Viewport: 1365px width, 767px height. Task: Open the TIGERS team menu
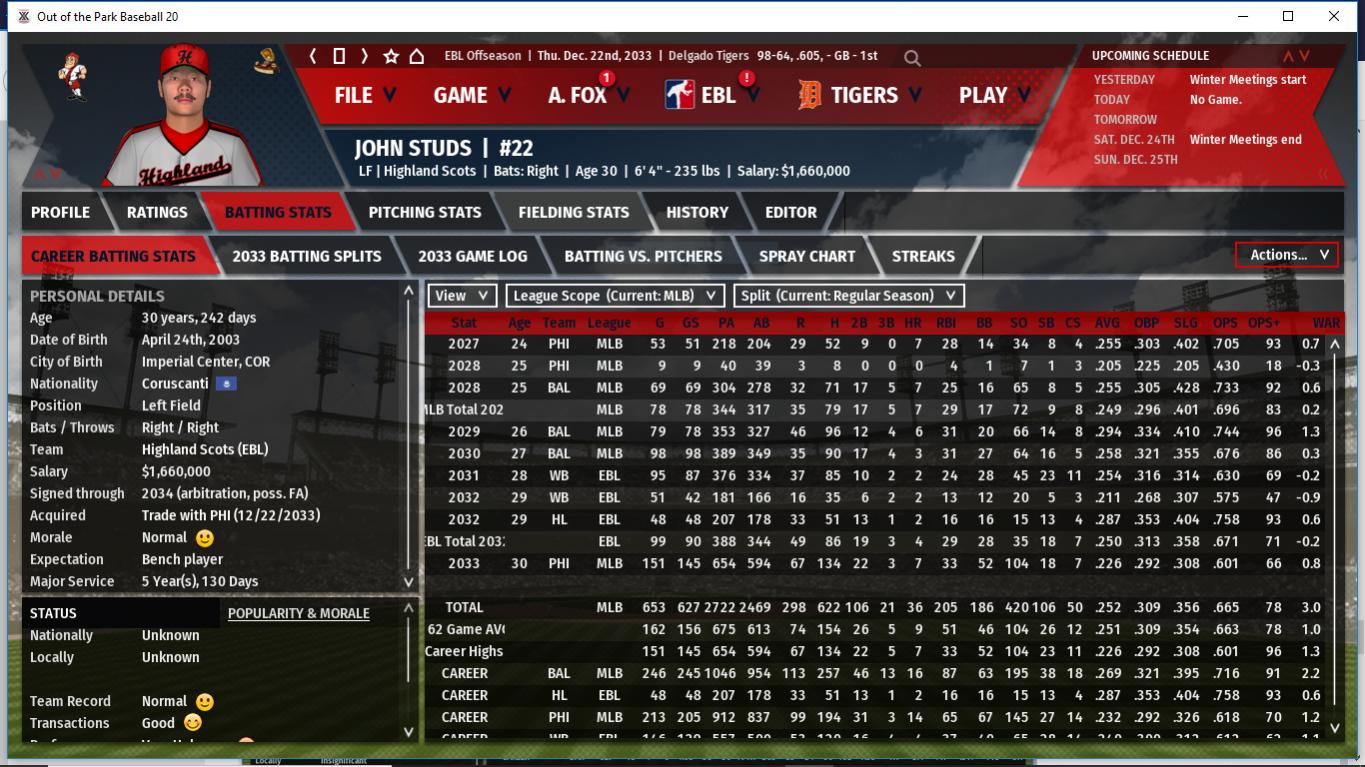(x=863, y=95)
